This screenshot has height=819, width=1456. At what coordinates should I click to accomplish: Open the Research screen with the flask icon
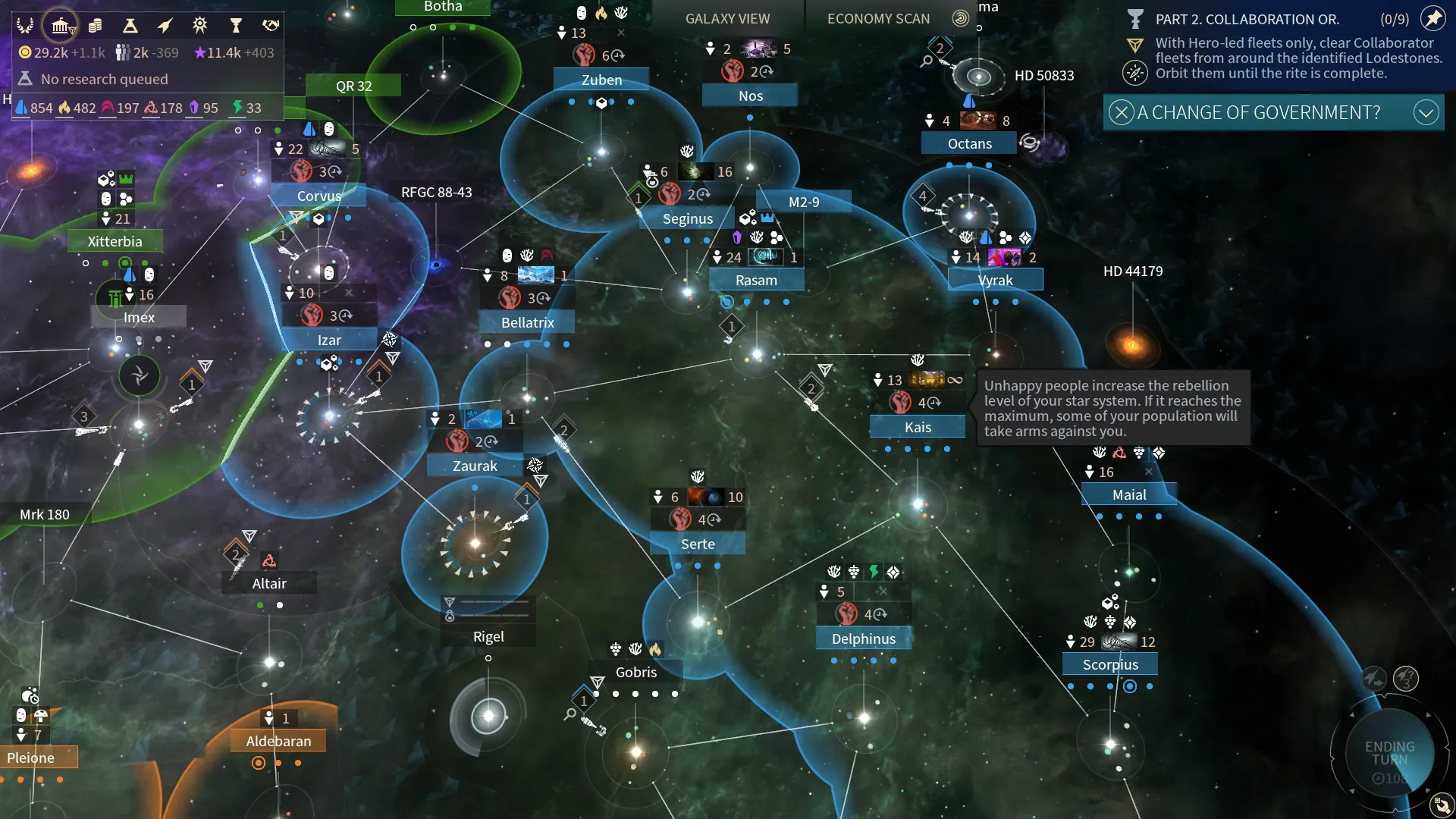[130, 26]
